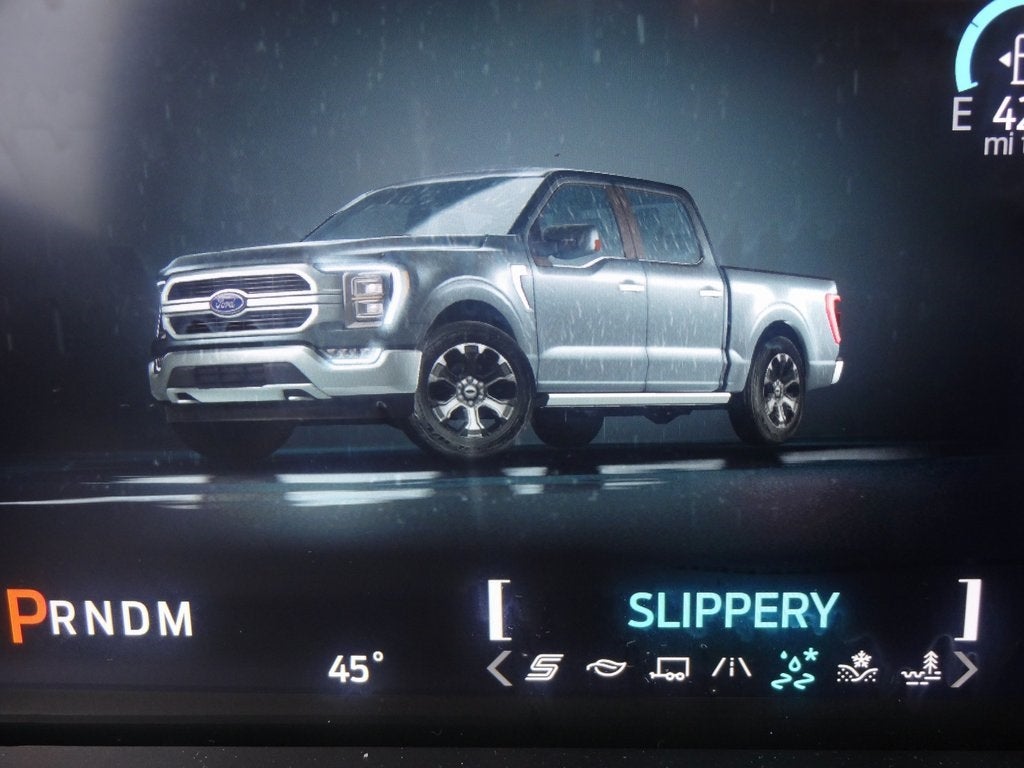Select the Normal road drive mode
The height and width of the screenshot is (768, 1024).
tap(731, 668)
